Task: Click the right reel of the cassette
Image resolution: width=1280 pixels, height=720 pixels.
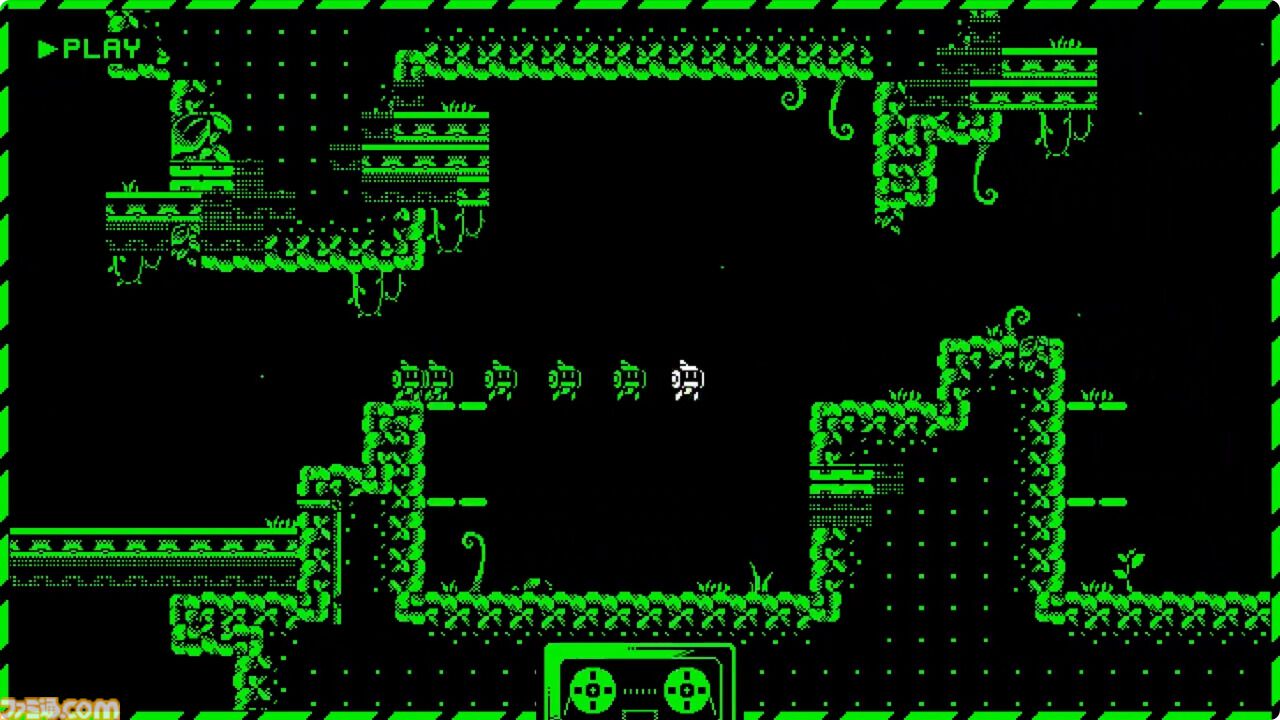Action: point(689,690)
